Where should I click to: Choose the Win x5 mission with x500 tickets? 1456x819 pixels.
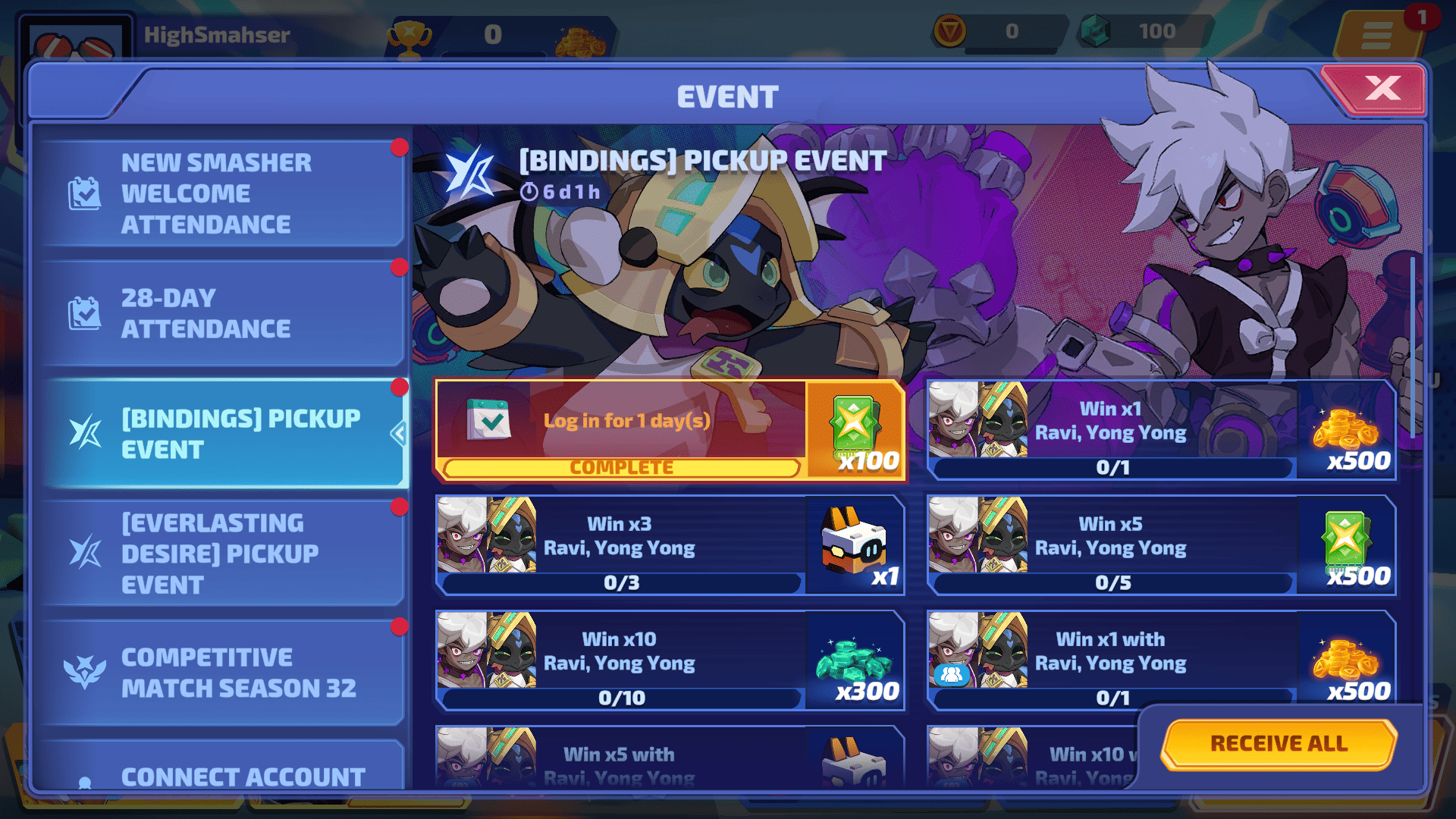point(1160,546)
